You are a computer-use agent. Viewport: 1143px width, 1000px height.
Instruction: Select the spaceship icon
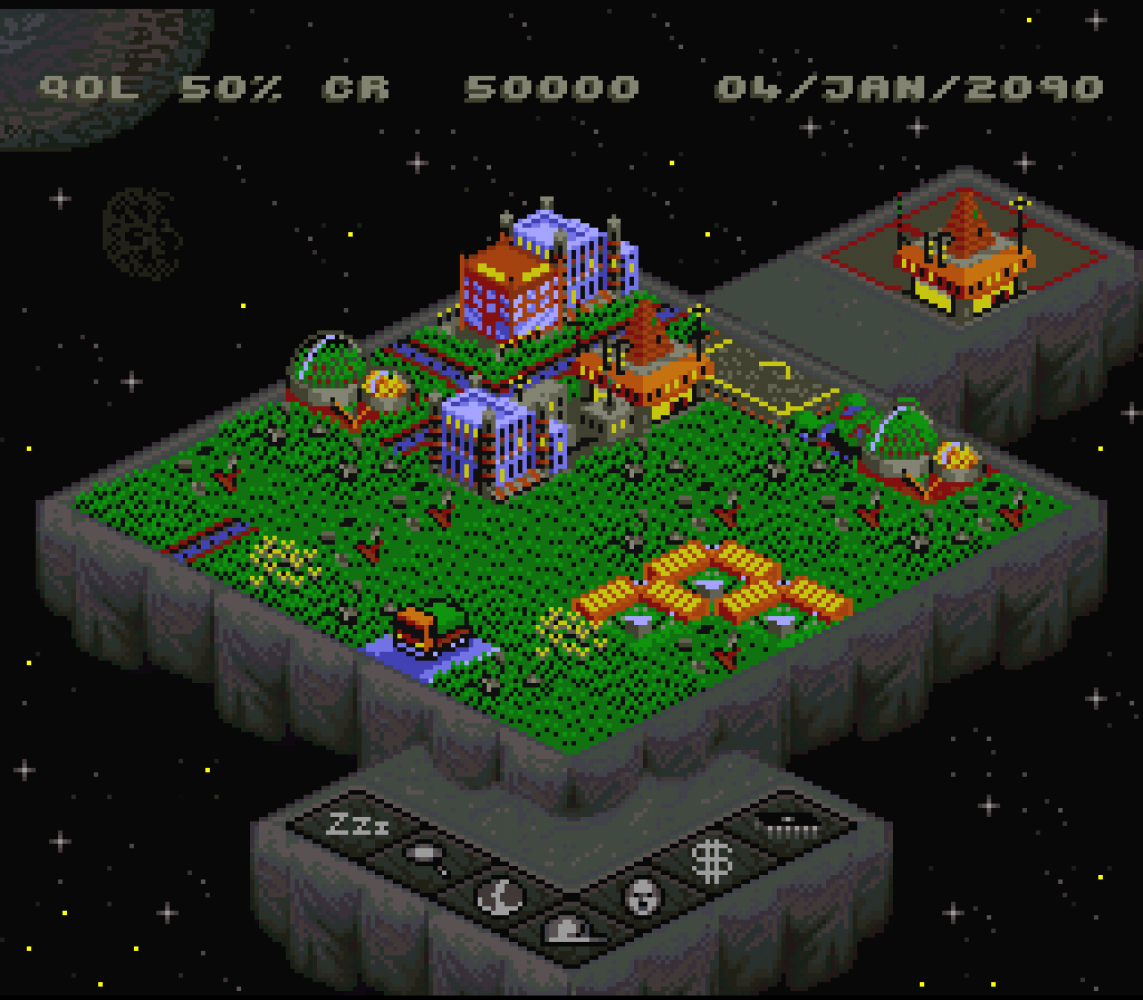(x=787, y=824)
